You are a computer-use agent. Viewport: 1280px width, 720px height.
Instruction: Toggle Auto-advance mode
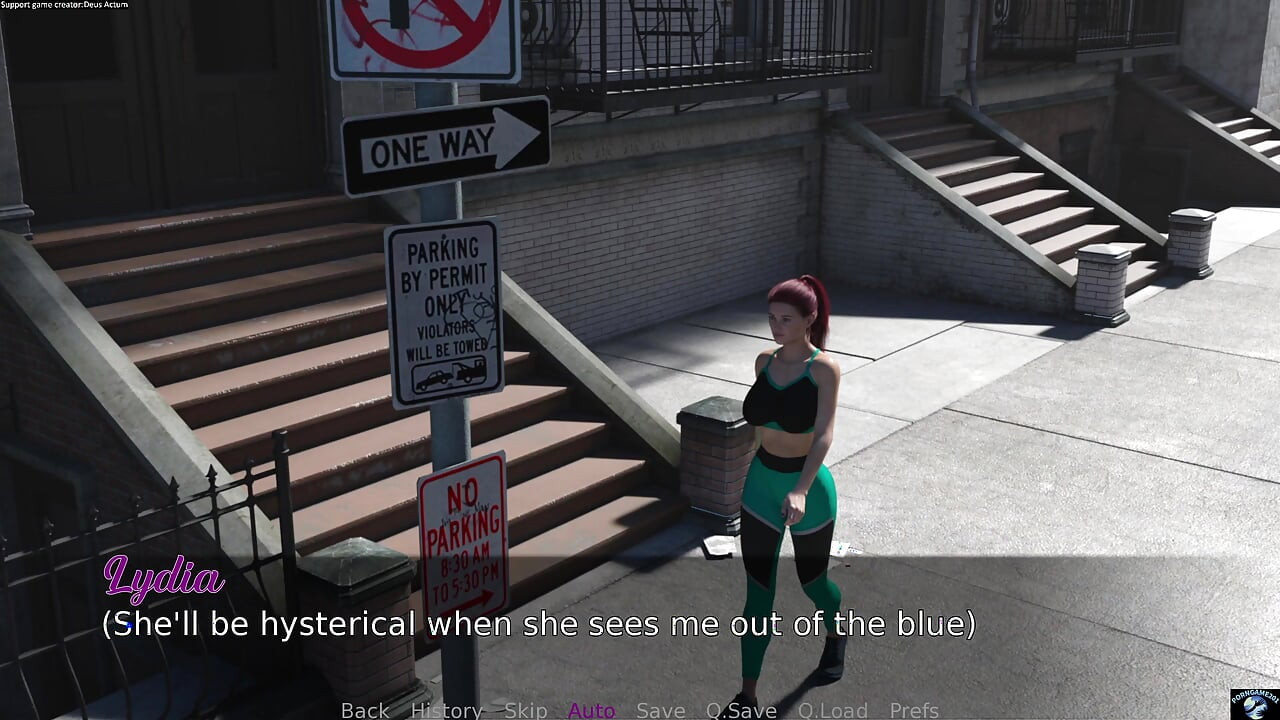point(591,710)
